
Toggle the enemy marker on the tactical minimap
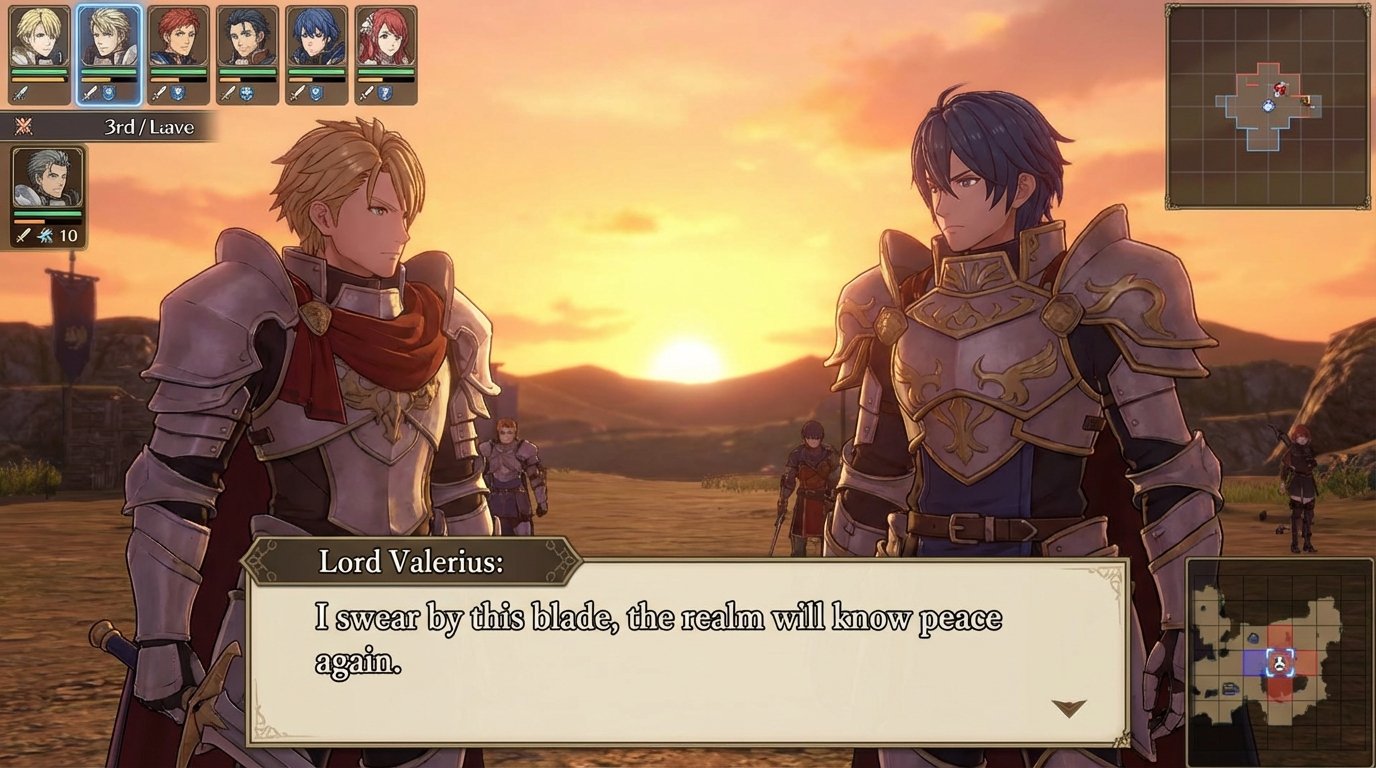1280,87
